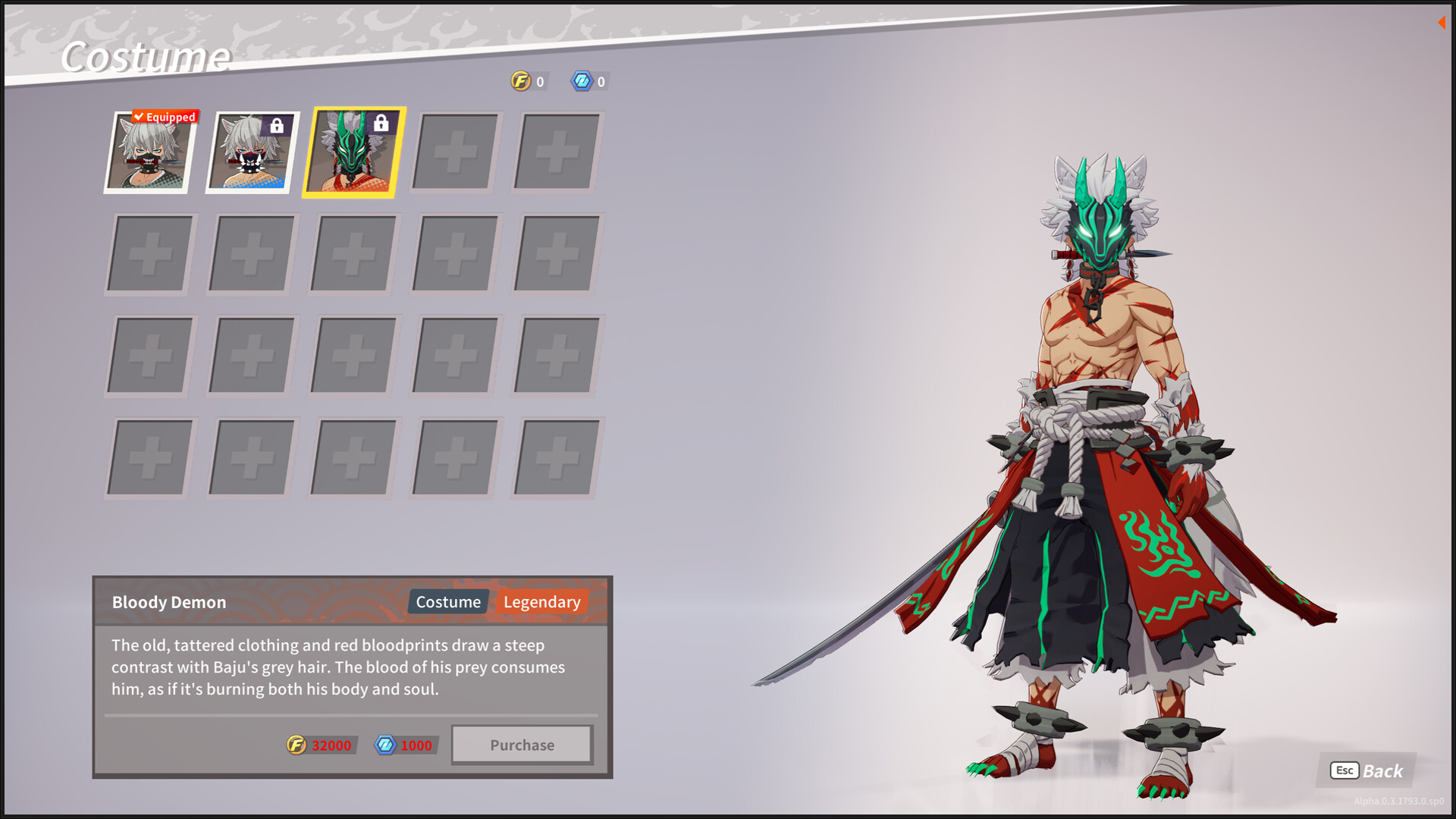Screen dimensions: 1456x819
Task: Click the lock icon on the second costume
Action: pyautogui.click(x=276, y=126)
